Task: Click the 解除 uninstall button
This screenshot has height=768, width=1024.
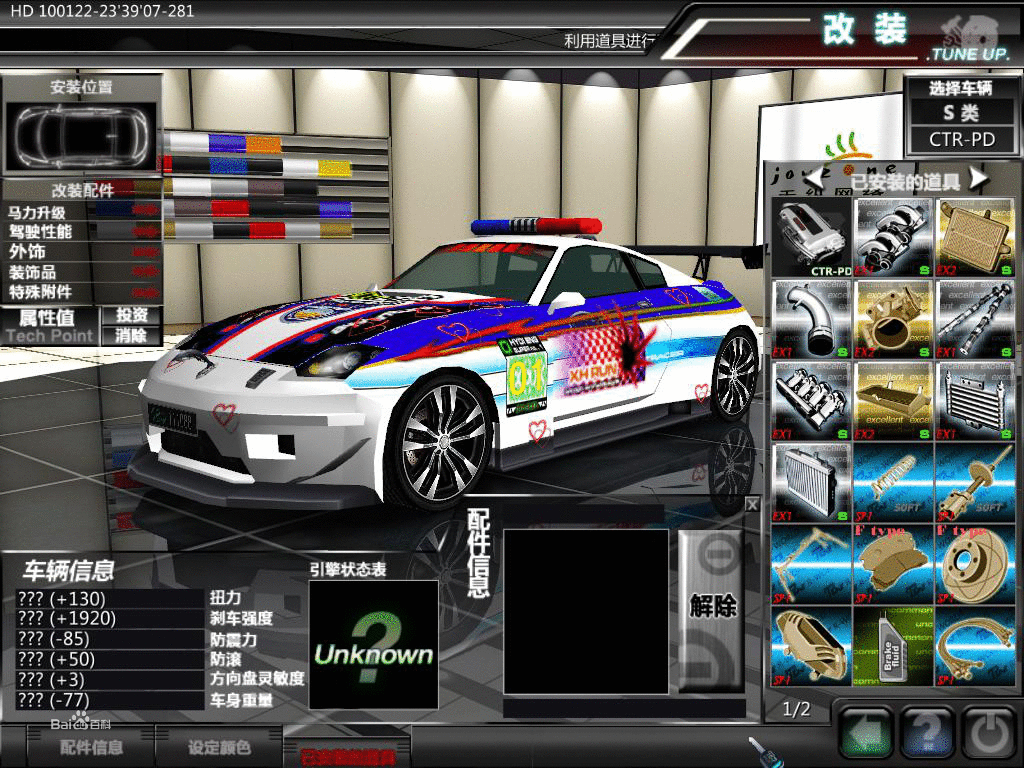Action: tap(712, 604)
